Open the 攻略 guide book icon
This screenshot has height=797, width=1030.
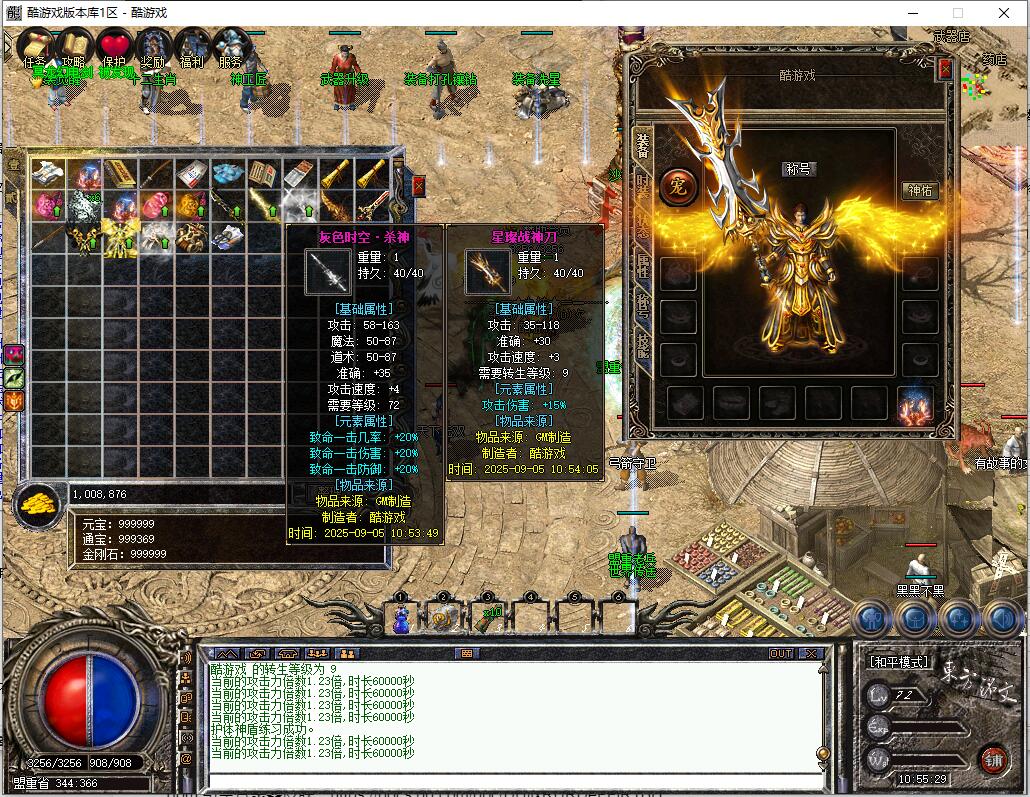[x=74, y=46]
